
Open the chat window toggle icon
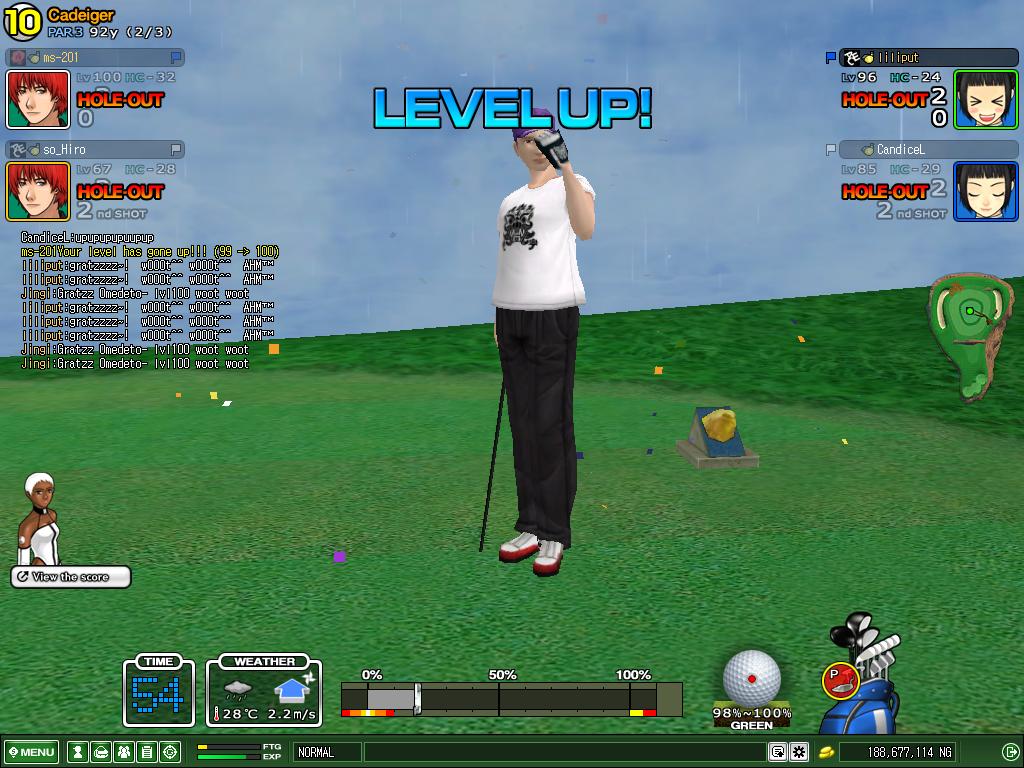coord(777,752)
